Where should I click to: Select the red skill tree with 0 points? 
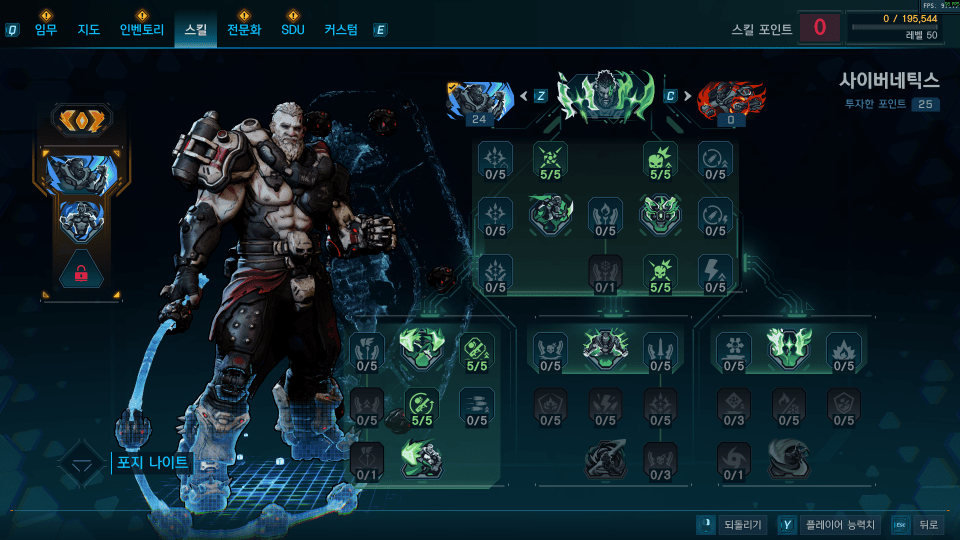tap(730, 102)
